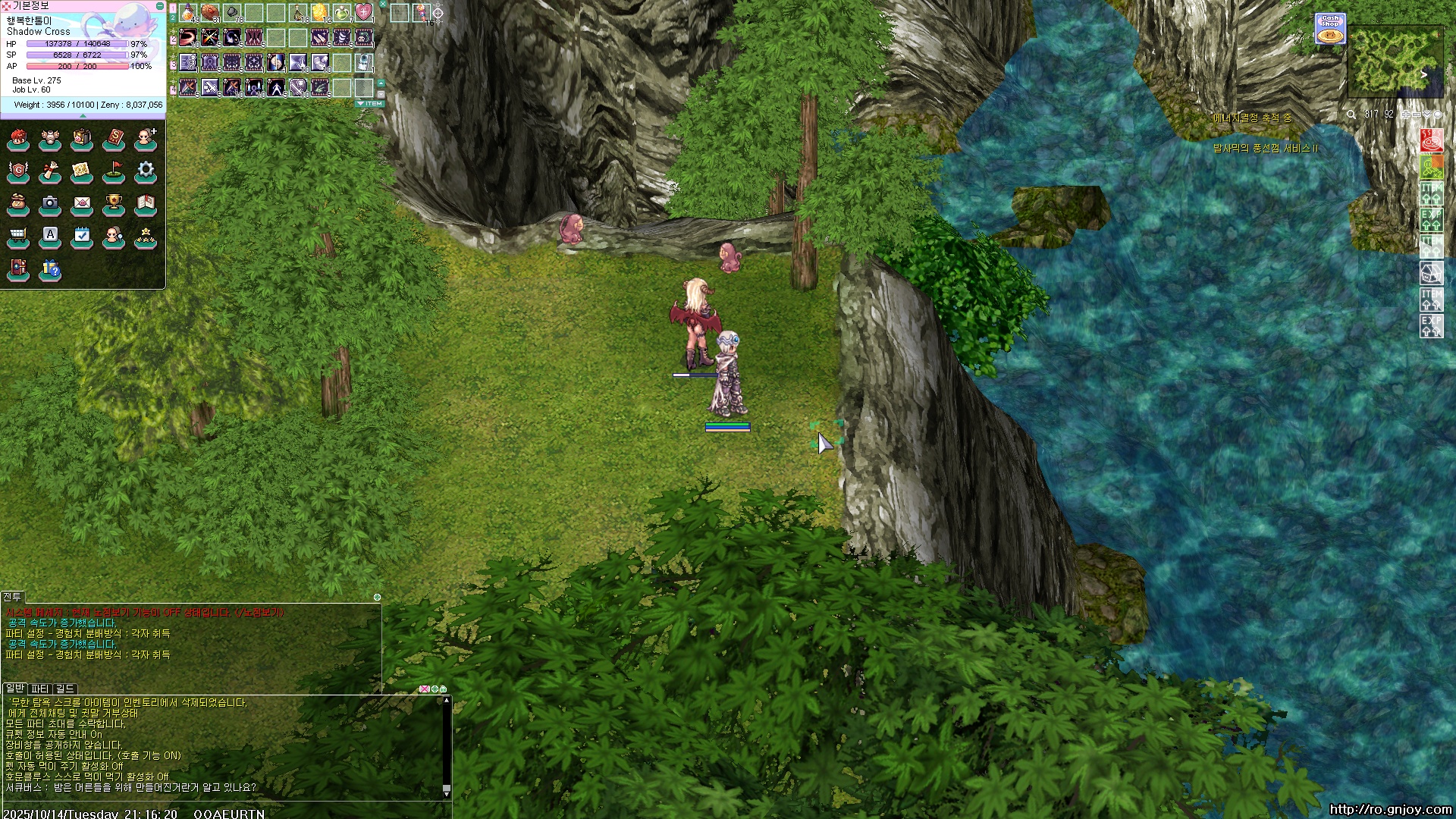Screen dimensions: 1456x819
Task: Open the guild shield icon with G
Action: point(18,171)
